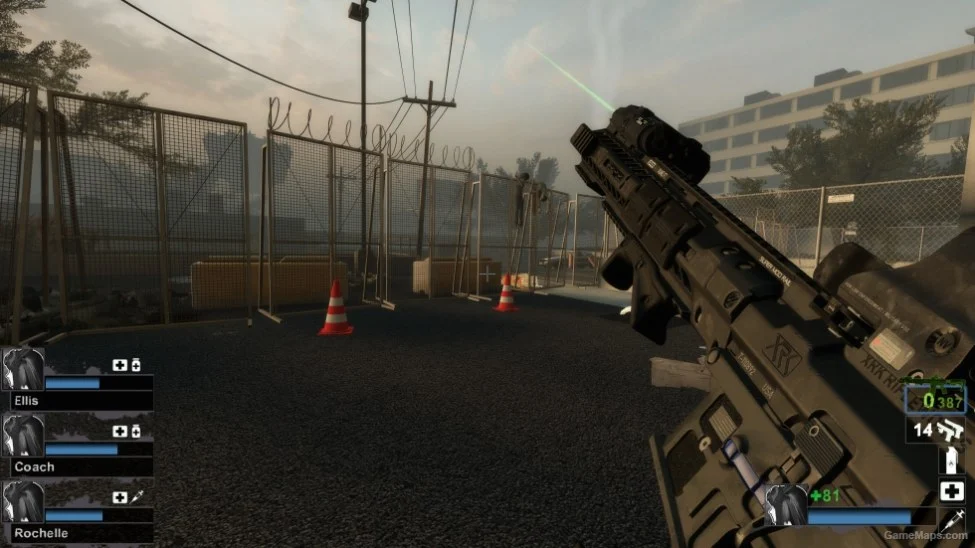This screenshot has height=548, width=975.
Task: Click Coach's teammate portrait
Action: (23, 435)
